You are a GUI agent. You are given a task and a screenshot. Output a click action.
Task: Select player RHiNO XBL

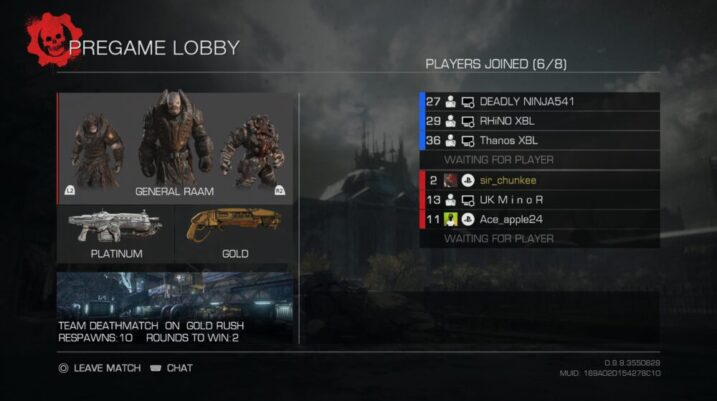(540, 121)
